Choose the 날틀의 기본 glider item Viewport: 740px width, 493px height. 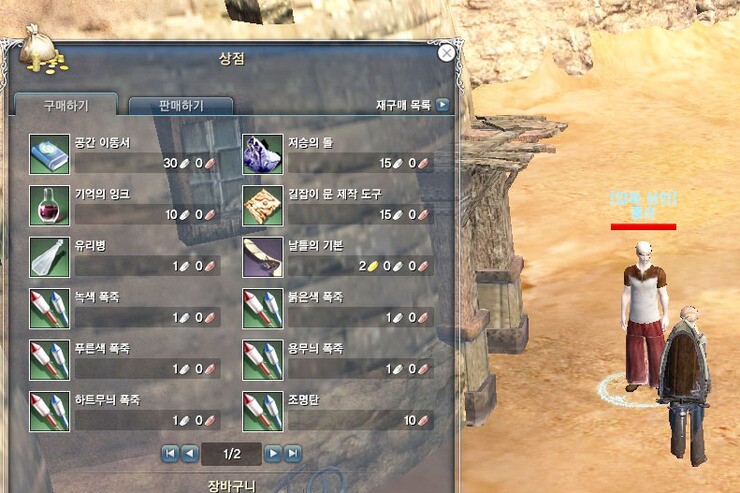(x=263, y=257)
